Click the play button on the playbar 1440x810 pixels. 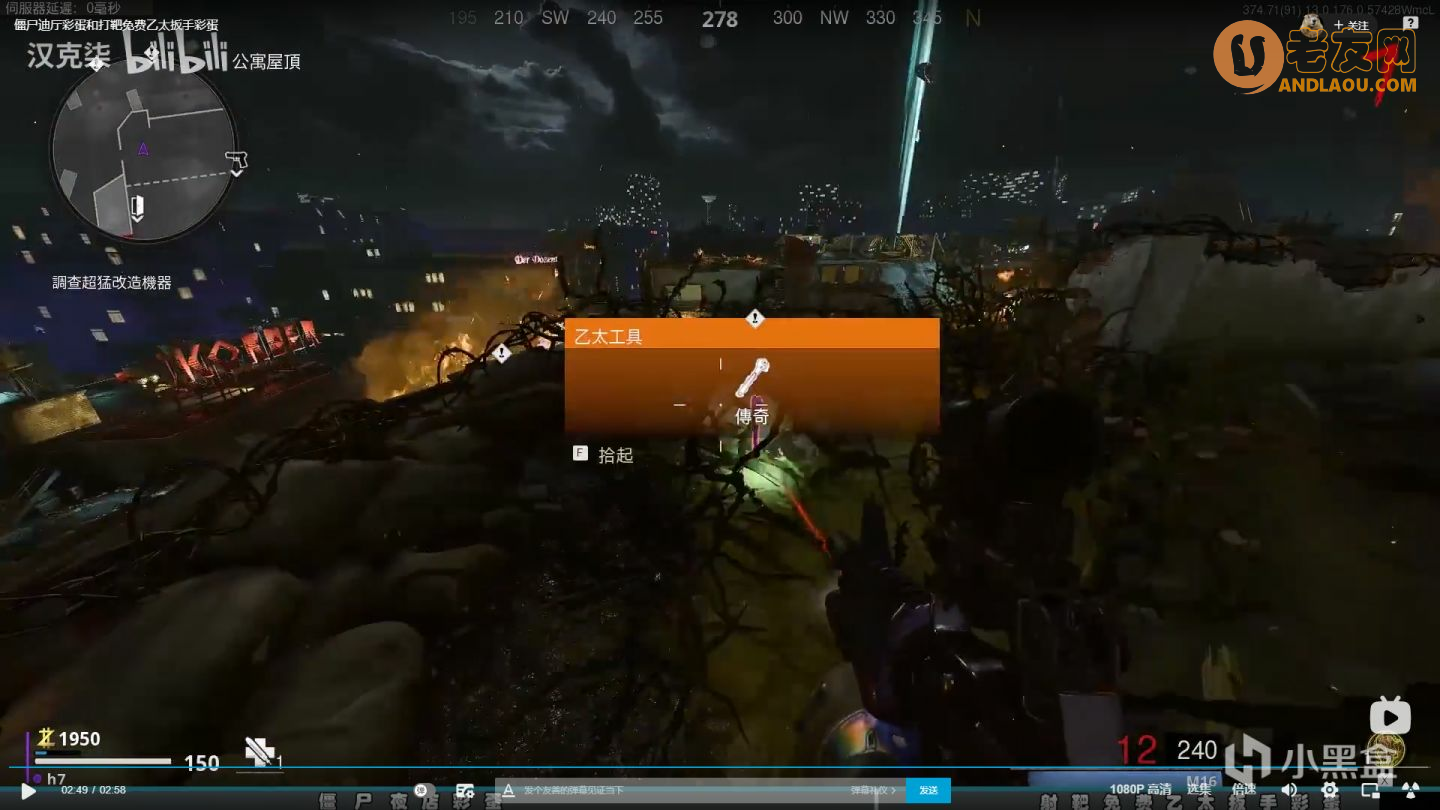point(27,790)
